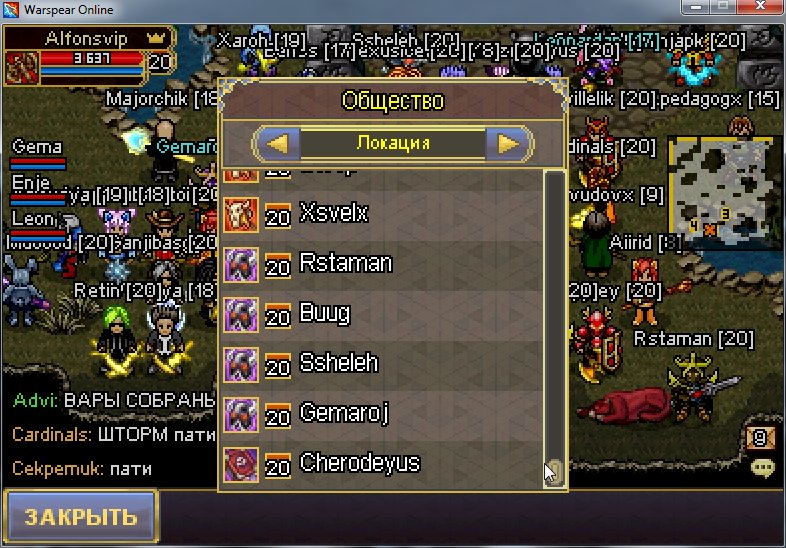This screenshot has width=786, height=548.
Task: Select player Xsvelx in the list
Action: [380, 213]
